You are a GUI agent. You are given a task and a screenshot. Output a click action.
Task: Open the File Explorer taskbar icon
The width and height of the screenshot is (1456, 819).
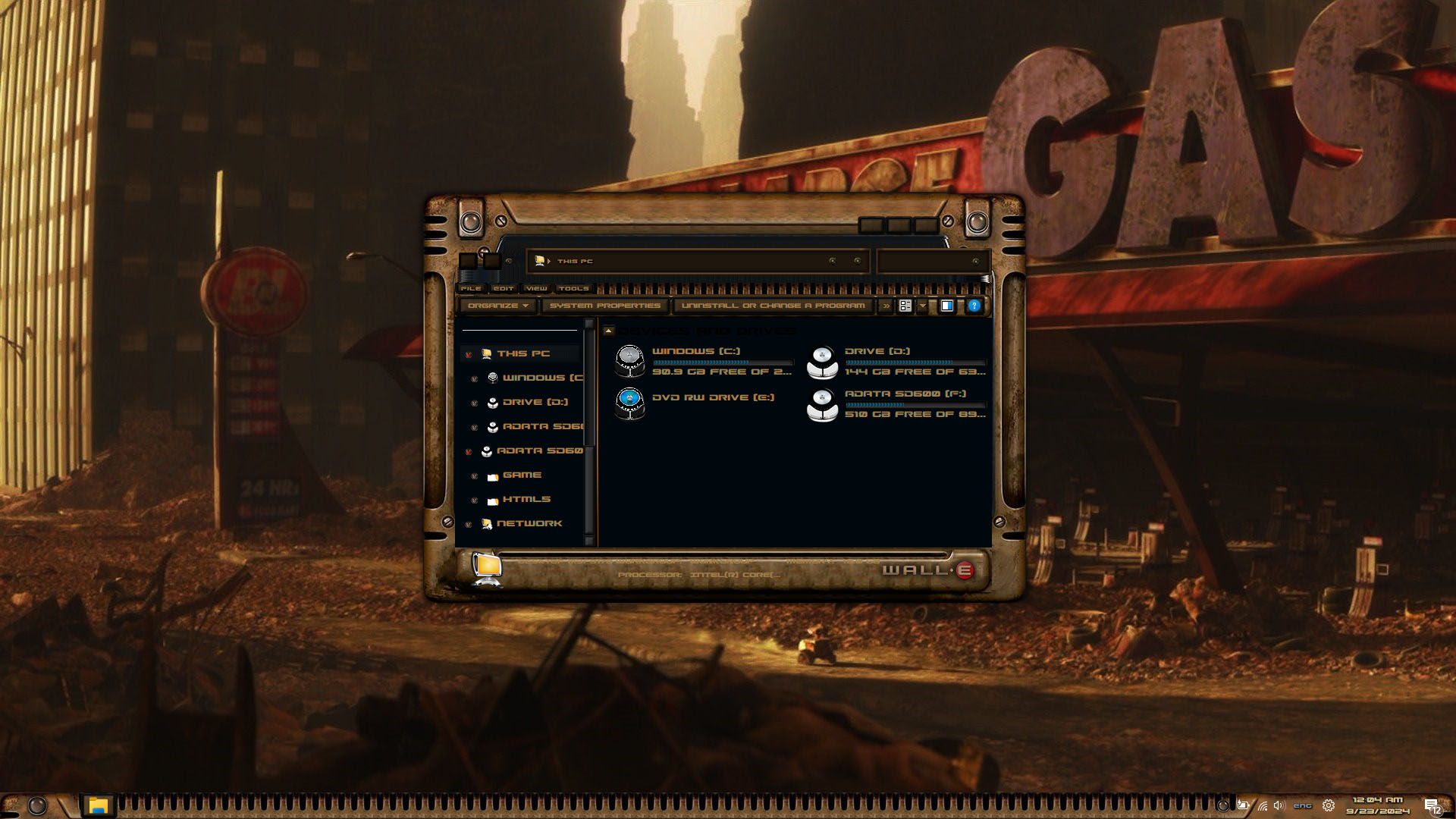(98, 805)
